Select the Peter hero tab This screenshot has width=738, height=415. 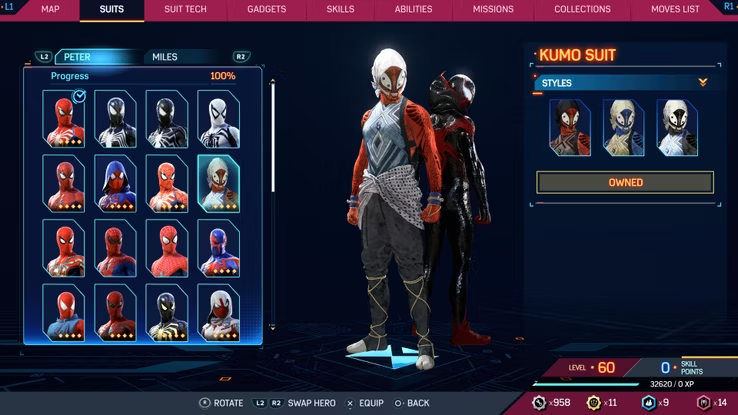click(78, 57)
